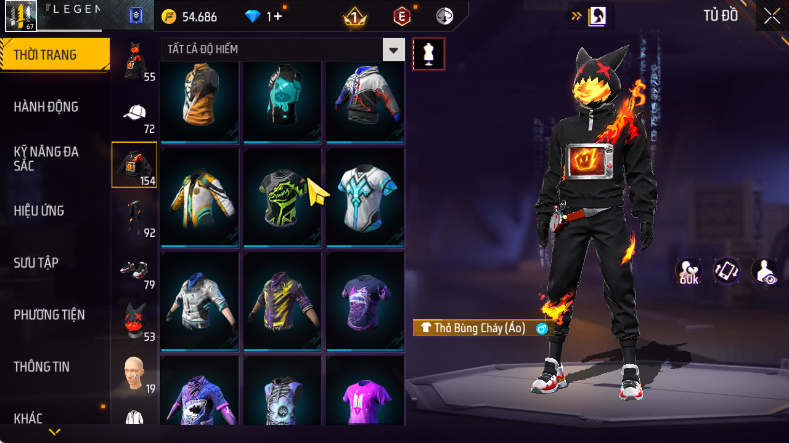The width and height of the screenshot is (789, 443).
Task: Select the white cap subcategory with 72 items
Action: pos(134,114)
